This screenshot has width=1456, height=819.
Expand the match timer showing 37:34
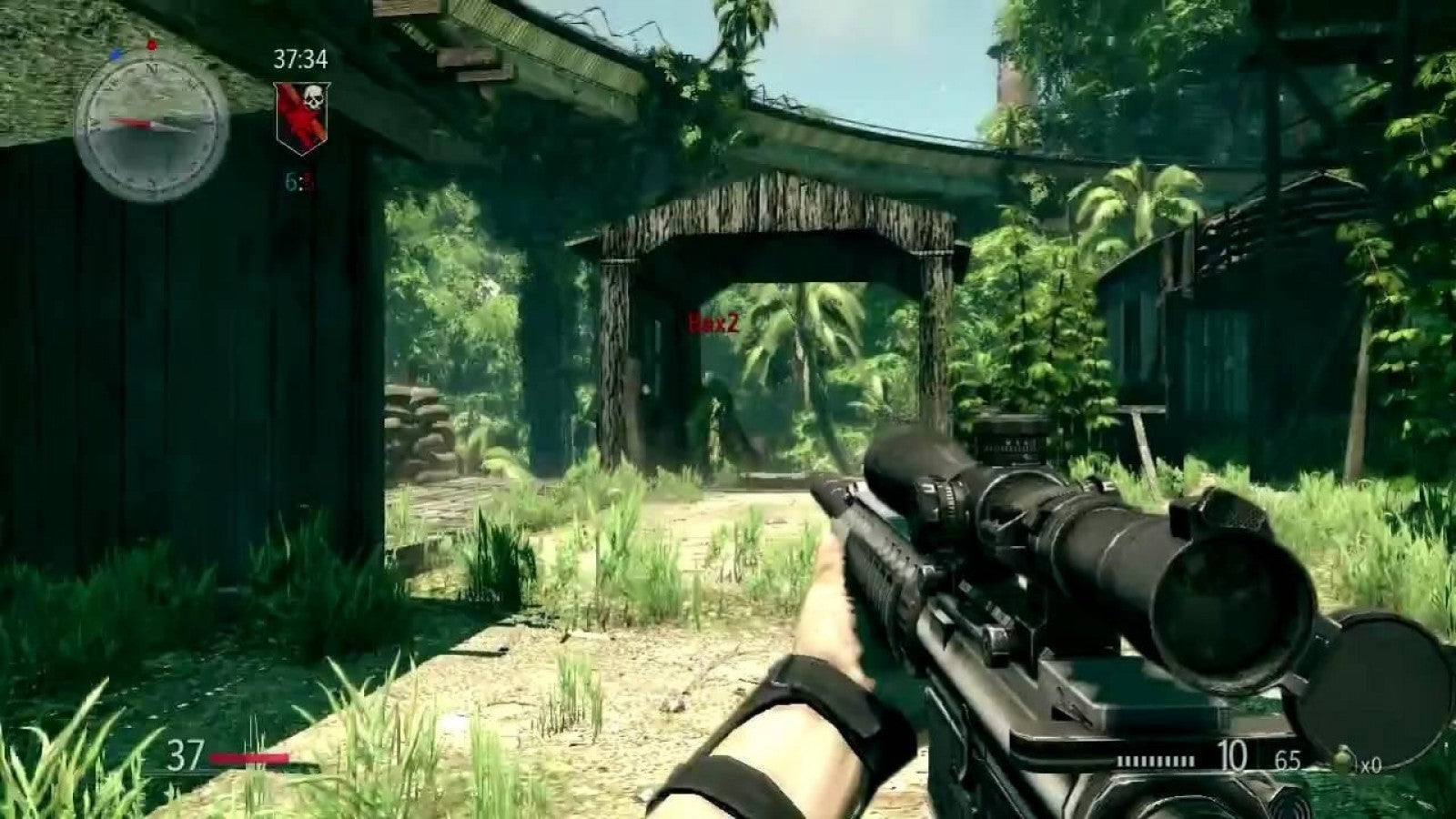pyautogui.click(x=302, y=60)
